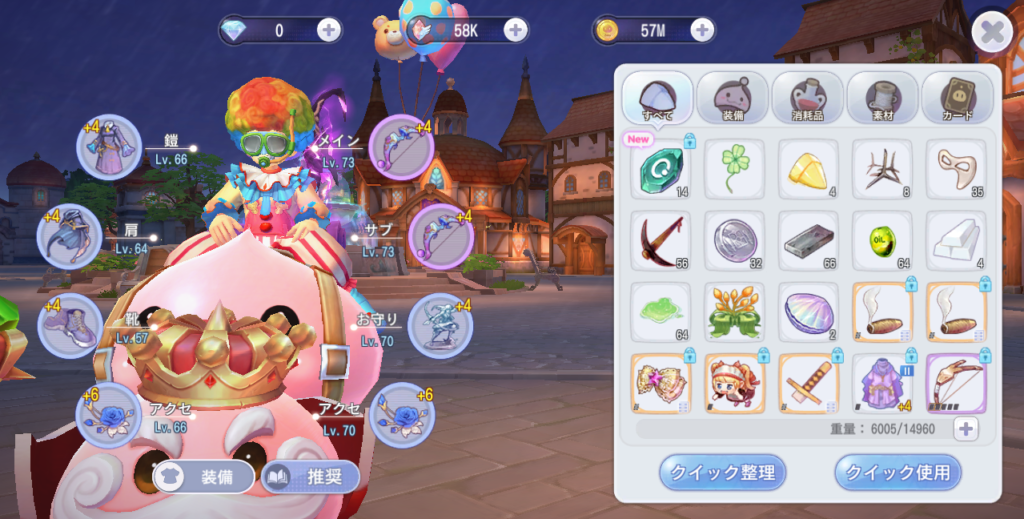Image resolution: width=1024 pixels, height=519 pixels.
Task: Activate the クイック使用 quick use button
Action: pos(897,472)
